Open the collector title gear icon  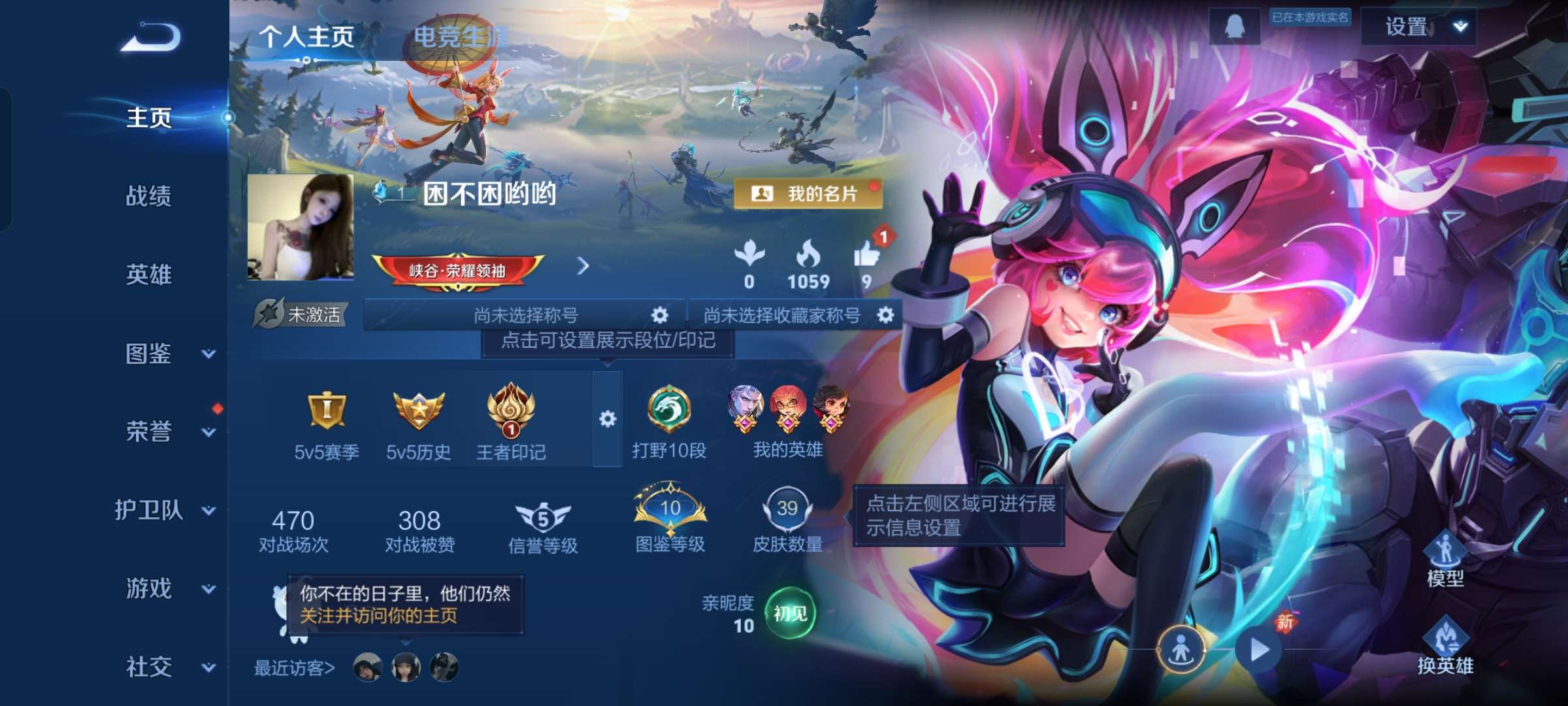[887, 314]
